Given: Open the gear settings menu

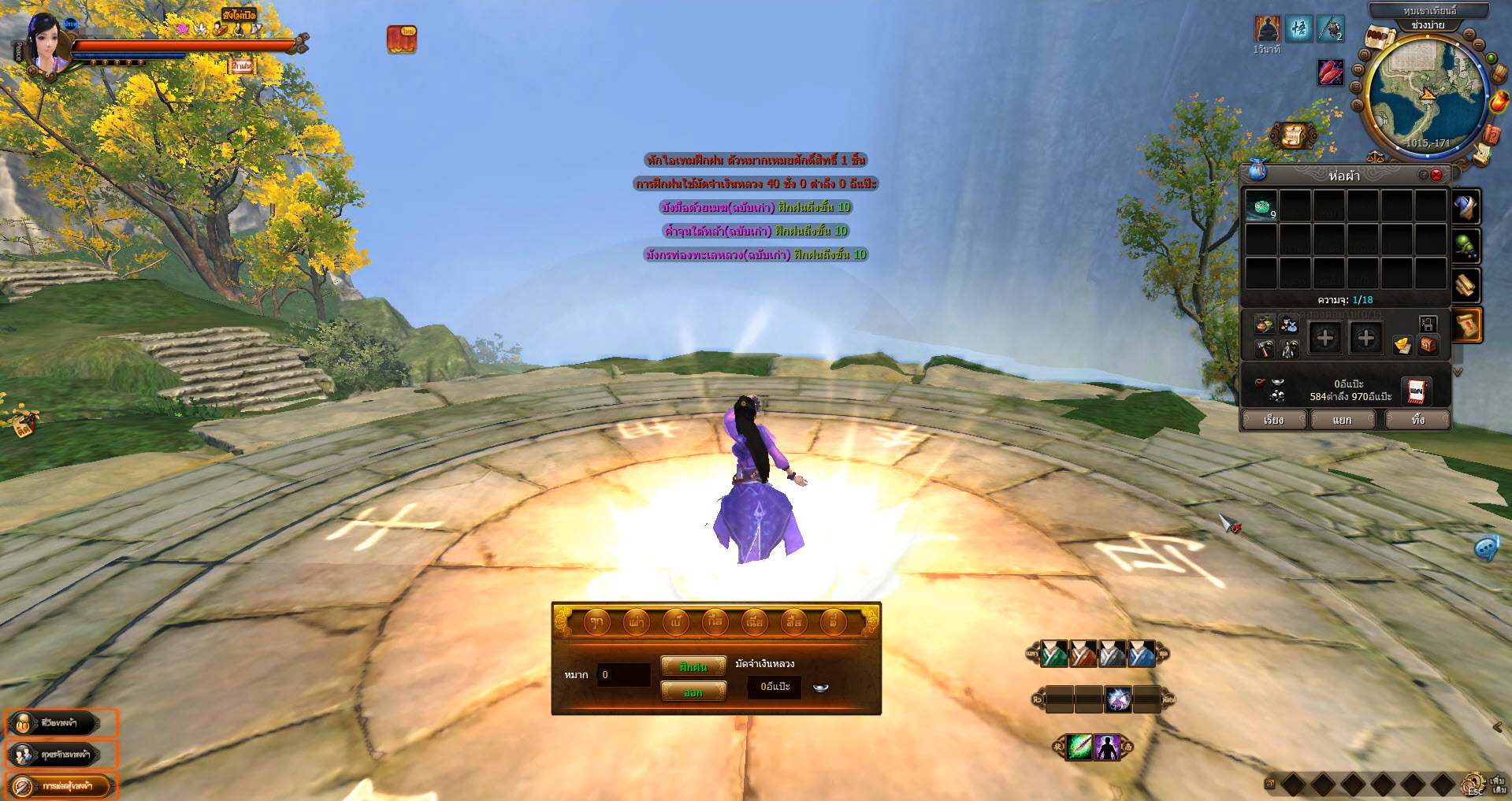Looking at the screenshot, I should [x=1472, y=784].
